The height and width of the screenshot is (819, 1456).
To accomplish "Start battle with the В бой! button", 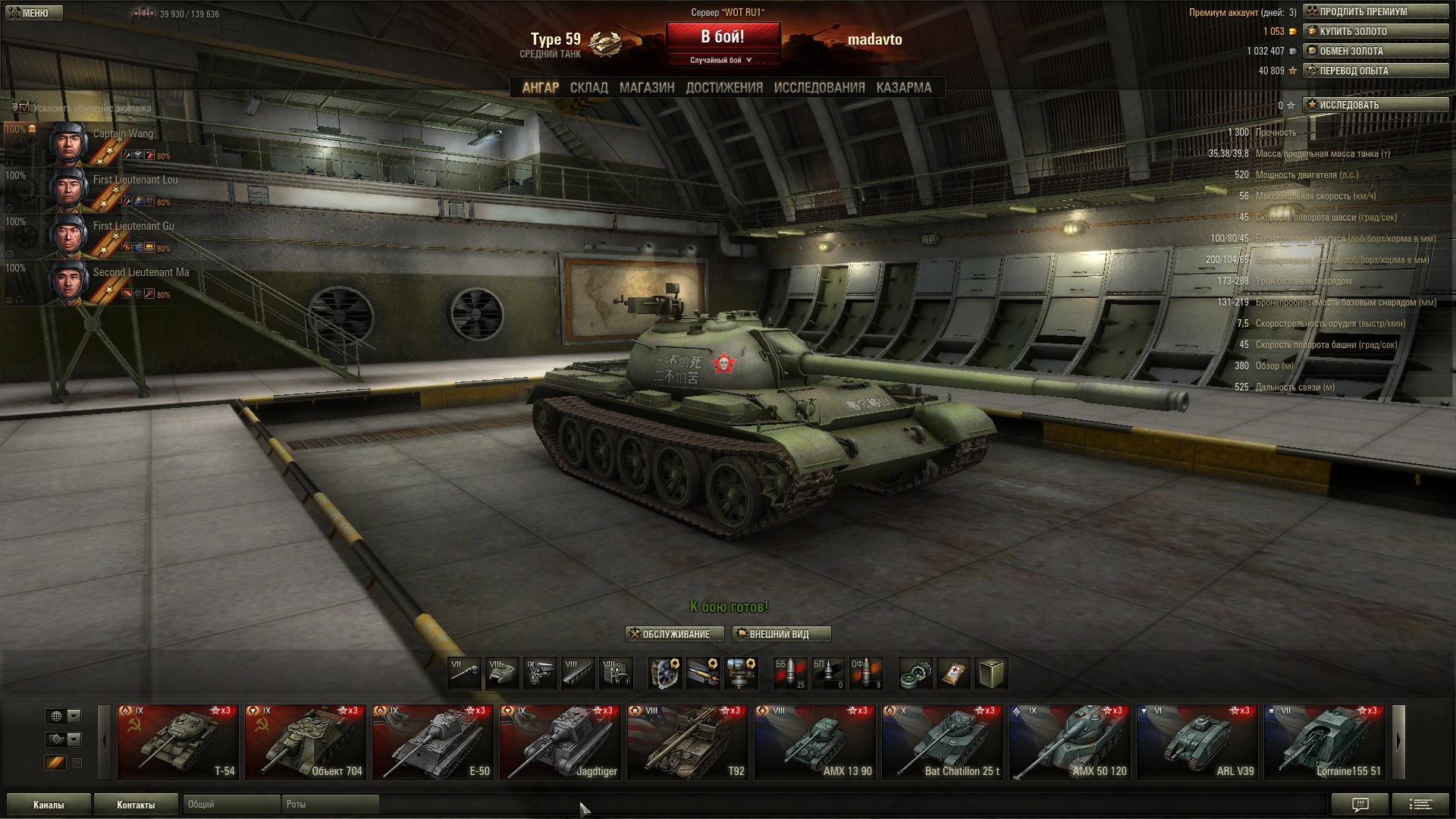I will 723,36.
